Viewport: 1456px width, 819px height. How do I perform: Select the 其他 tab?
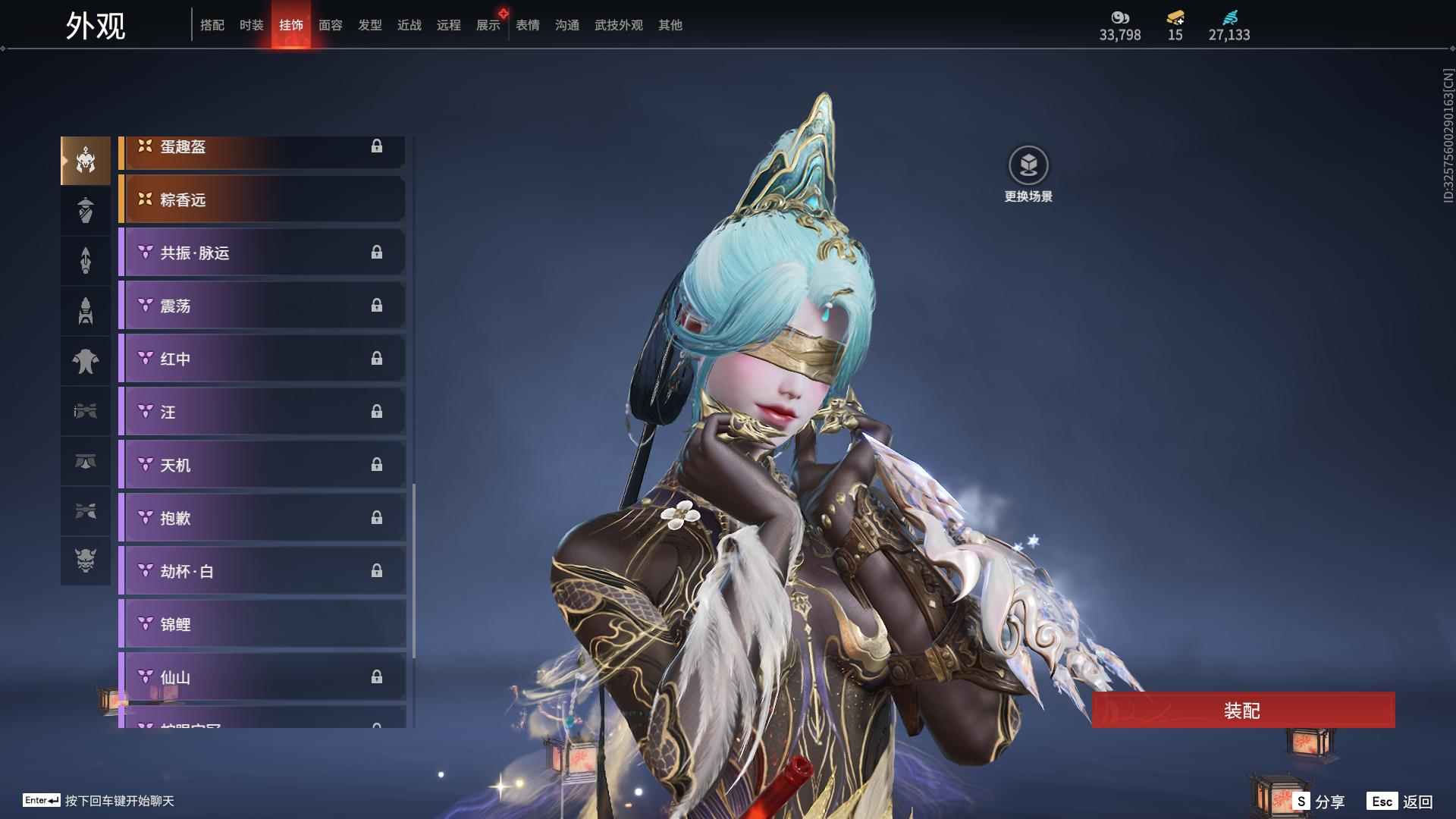pyautogui.click(x=670, y=25)
